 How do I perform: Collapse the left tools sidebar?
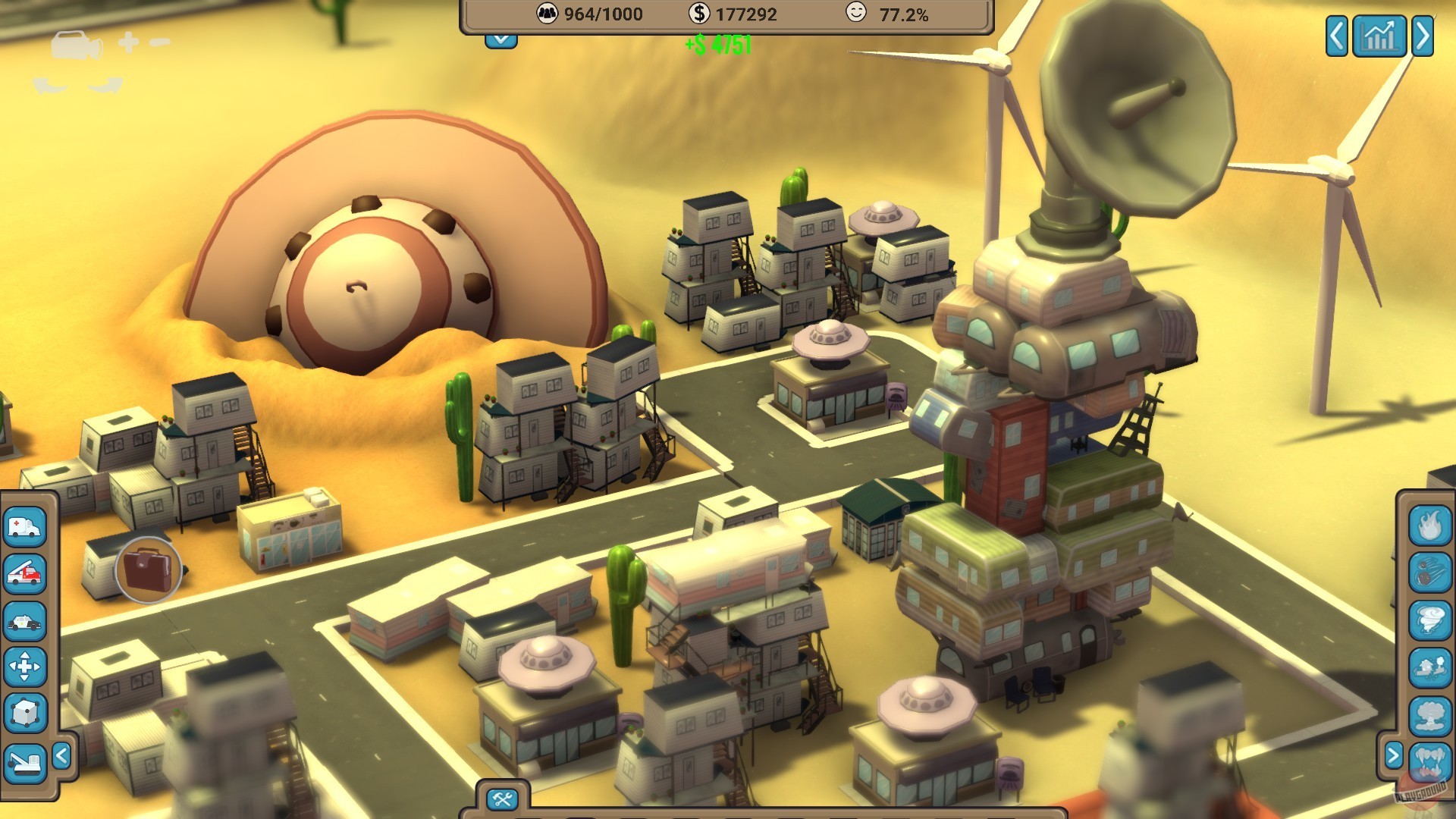pyautogui.click(x=62, y=754)
